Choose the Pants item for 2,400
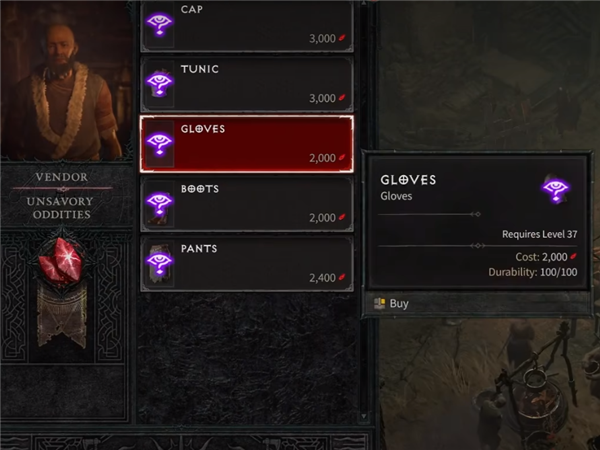 click(246, 263)
